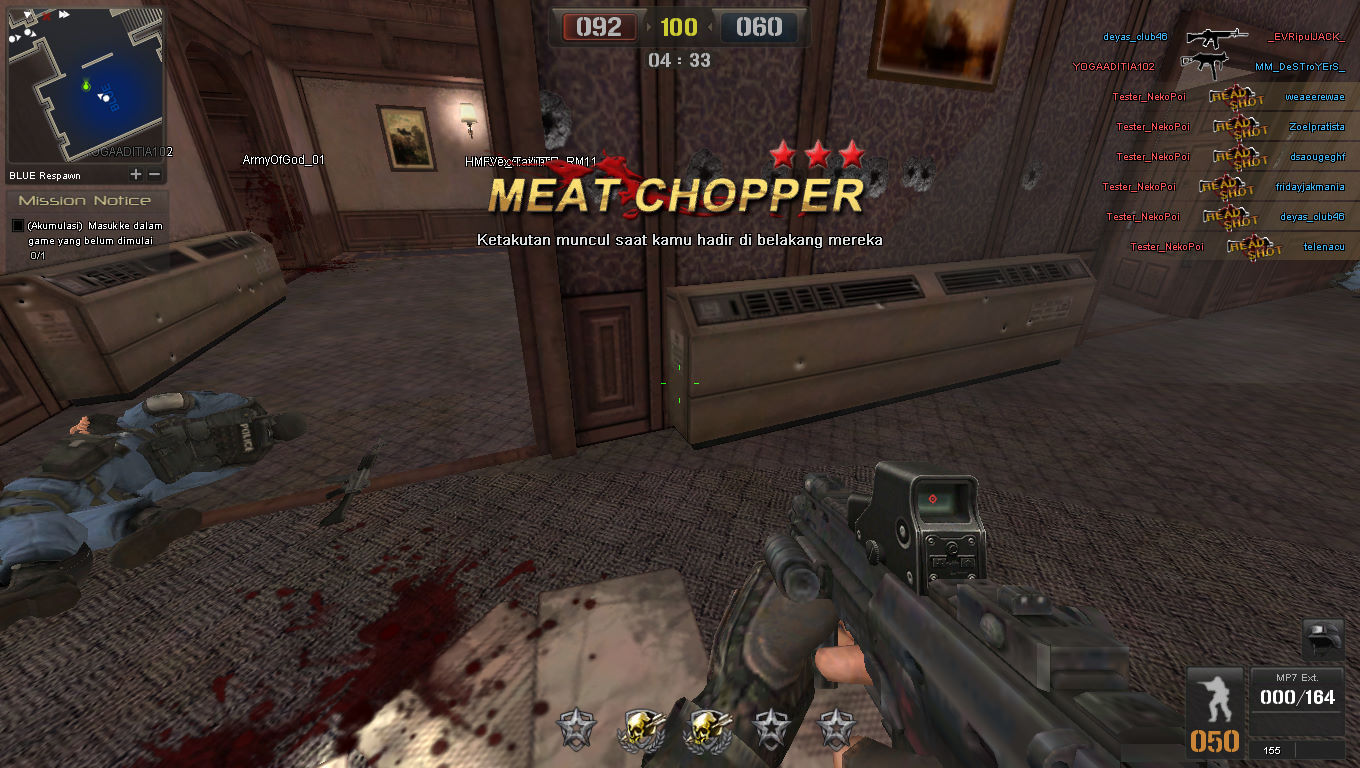The height and width of the screenshot is (768, 1360).
Task: Select the blue team score showing 060
Action: (x=761, y=27)
